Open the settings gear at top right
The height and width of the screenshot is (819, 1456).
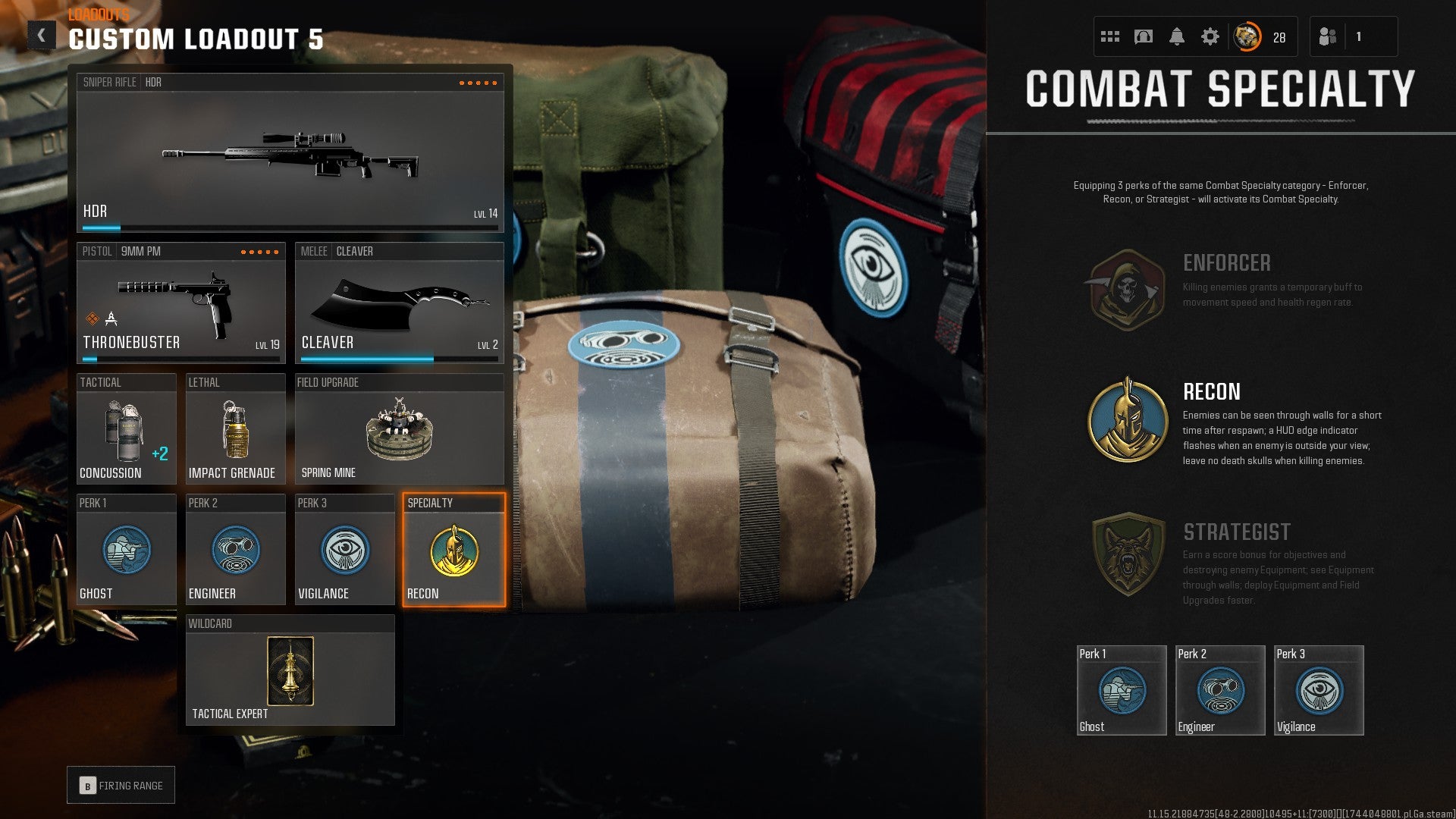pyautogui.click(x=1211, y=35)
